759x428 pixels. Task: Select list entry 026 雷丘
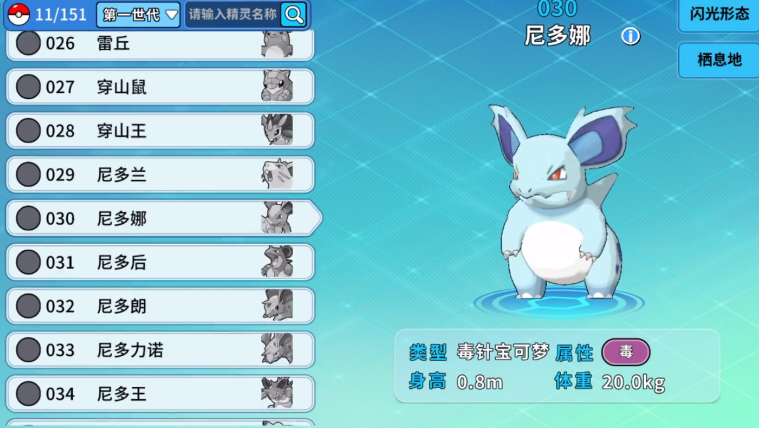click(x=160, y=44)
